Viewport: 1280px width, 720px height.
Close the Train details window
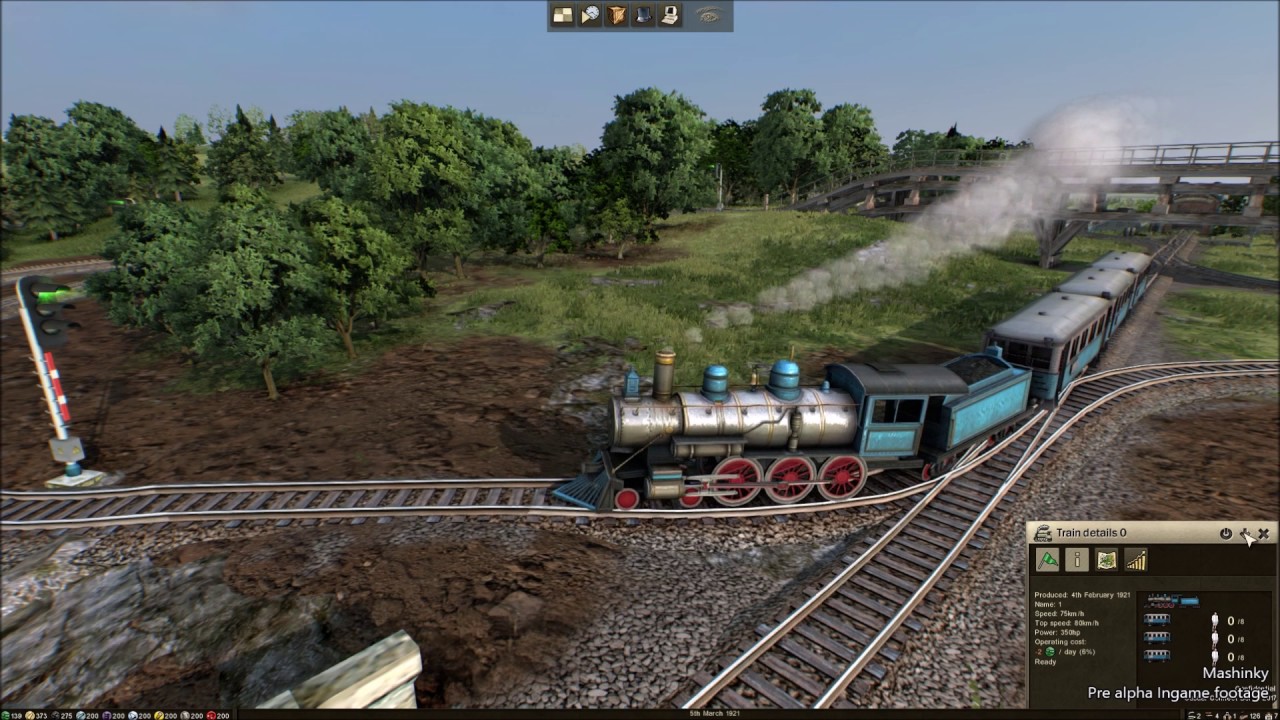[x=1264, y=534]
